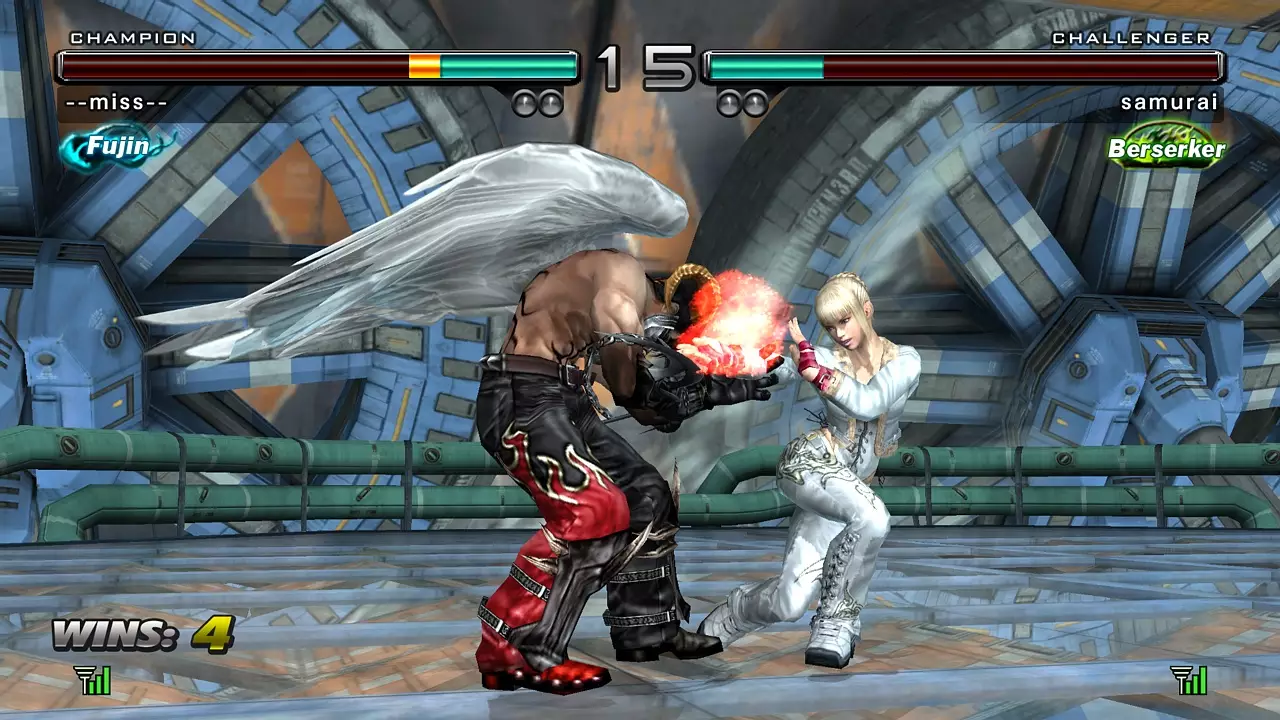
Task: Switch to the CHAMPION side label
Action: click(130, 38)
